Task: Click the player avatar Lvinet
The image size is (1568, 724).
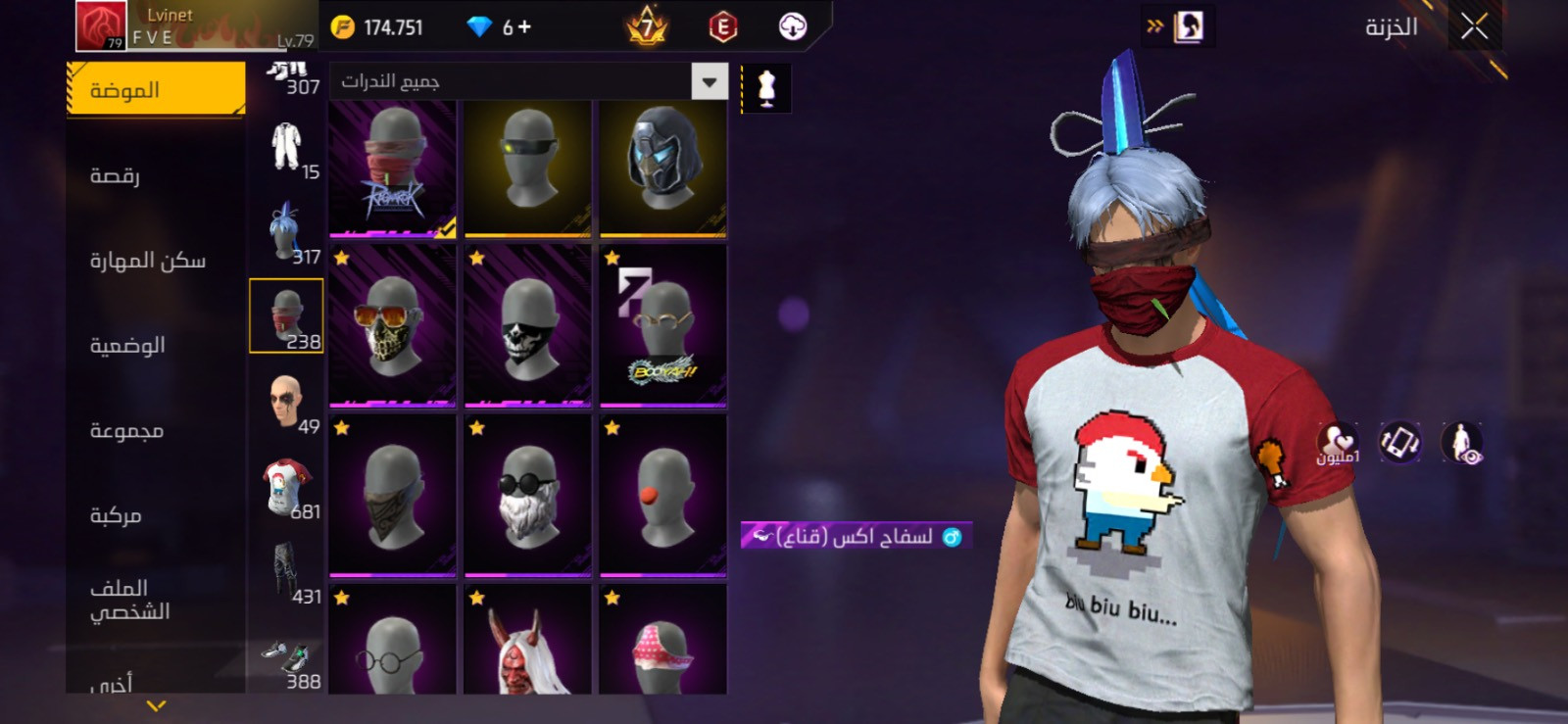Action: pos(101,26)
